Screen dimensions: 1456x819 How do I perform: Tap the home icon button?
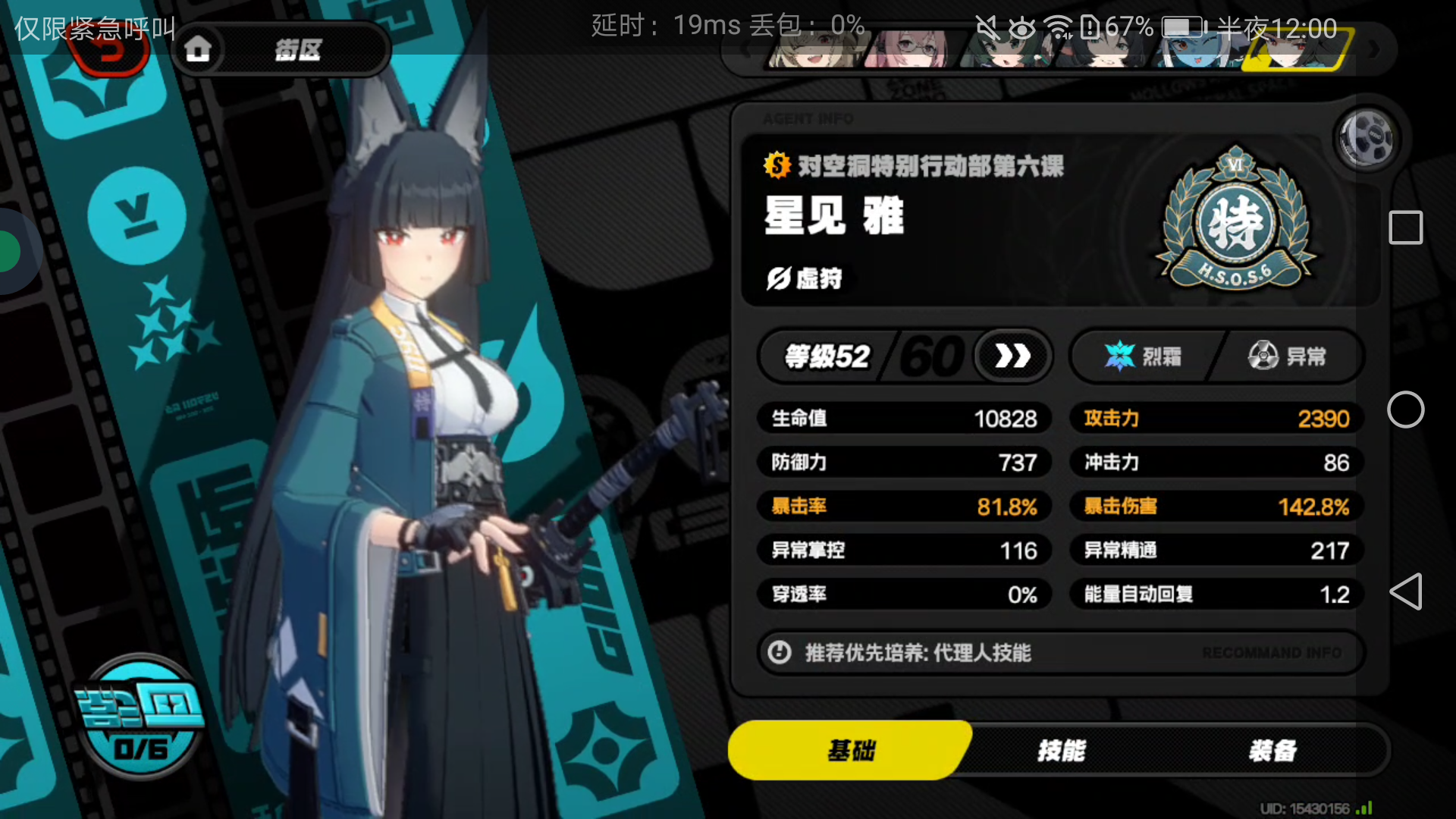tap(199, 50)
